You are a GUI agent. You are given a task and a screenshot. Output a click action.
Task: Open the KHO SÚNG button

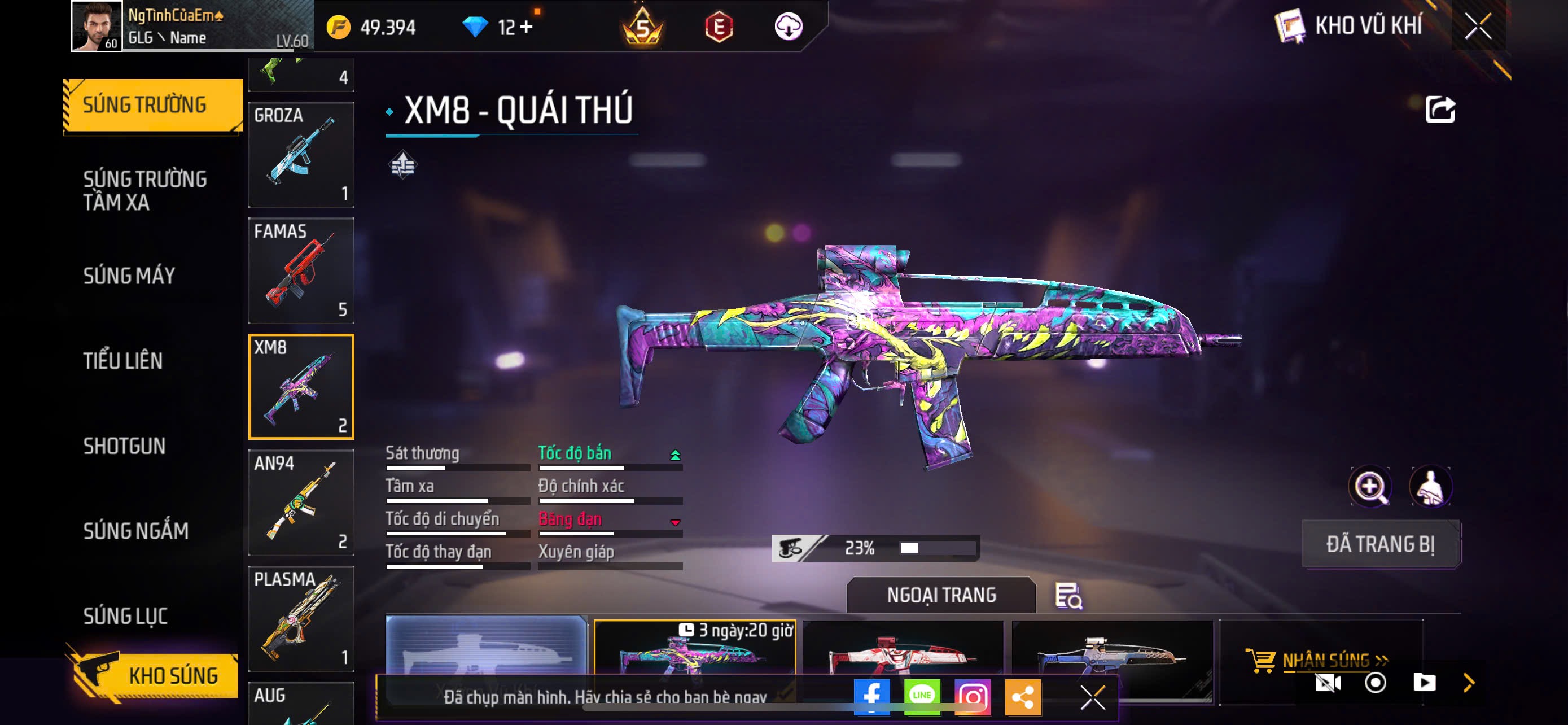coord(154,676)
